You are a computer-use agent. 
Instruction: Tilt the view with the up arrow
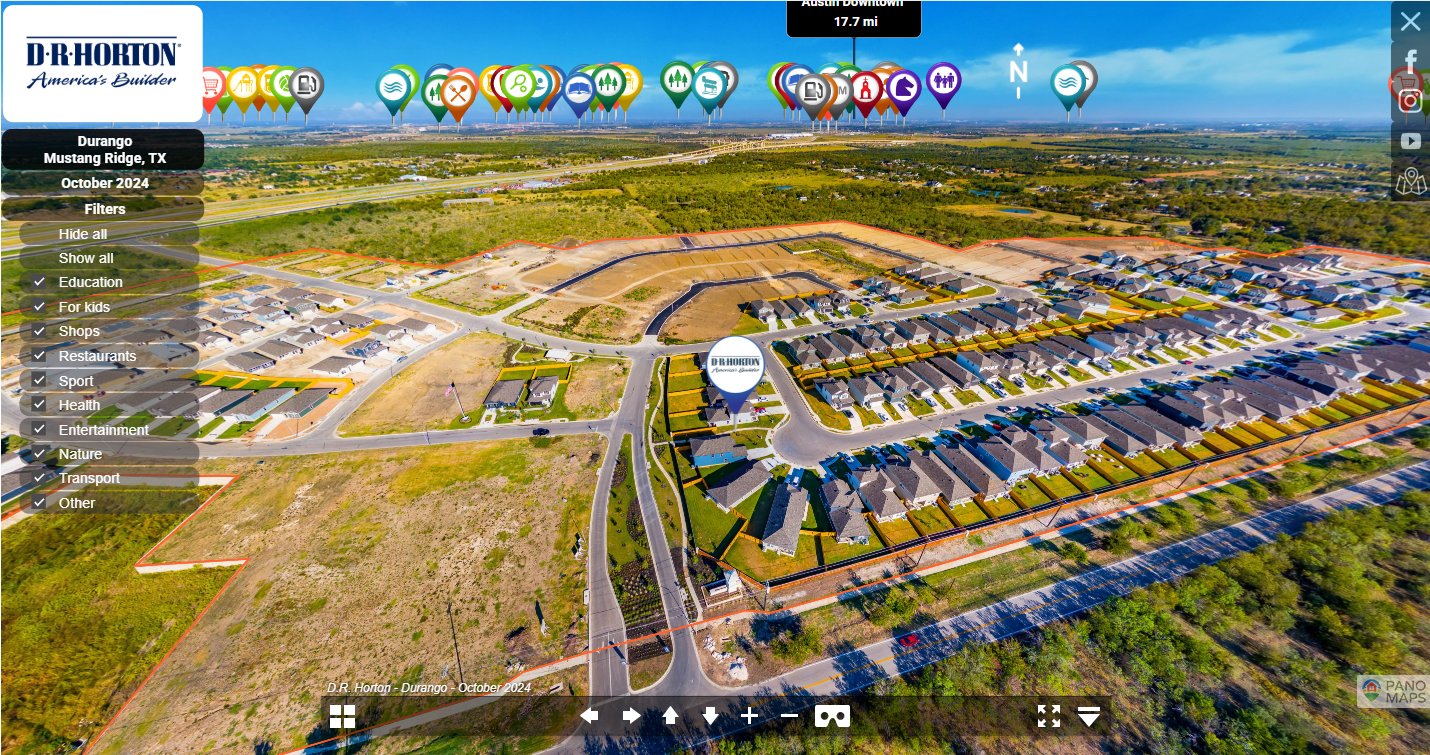coord(670,716)
